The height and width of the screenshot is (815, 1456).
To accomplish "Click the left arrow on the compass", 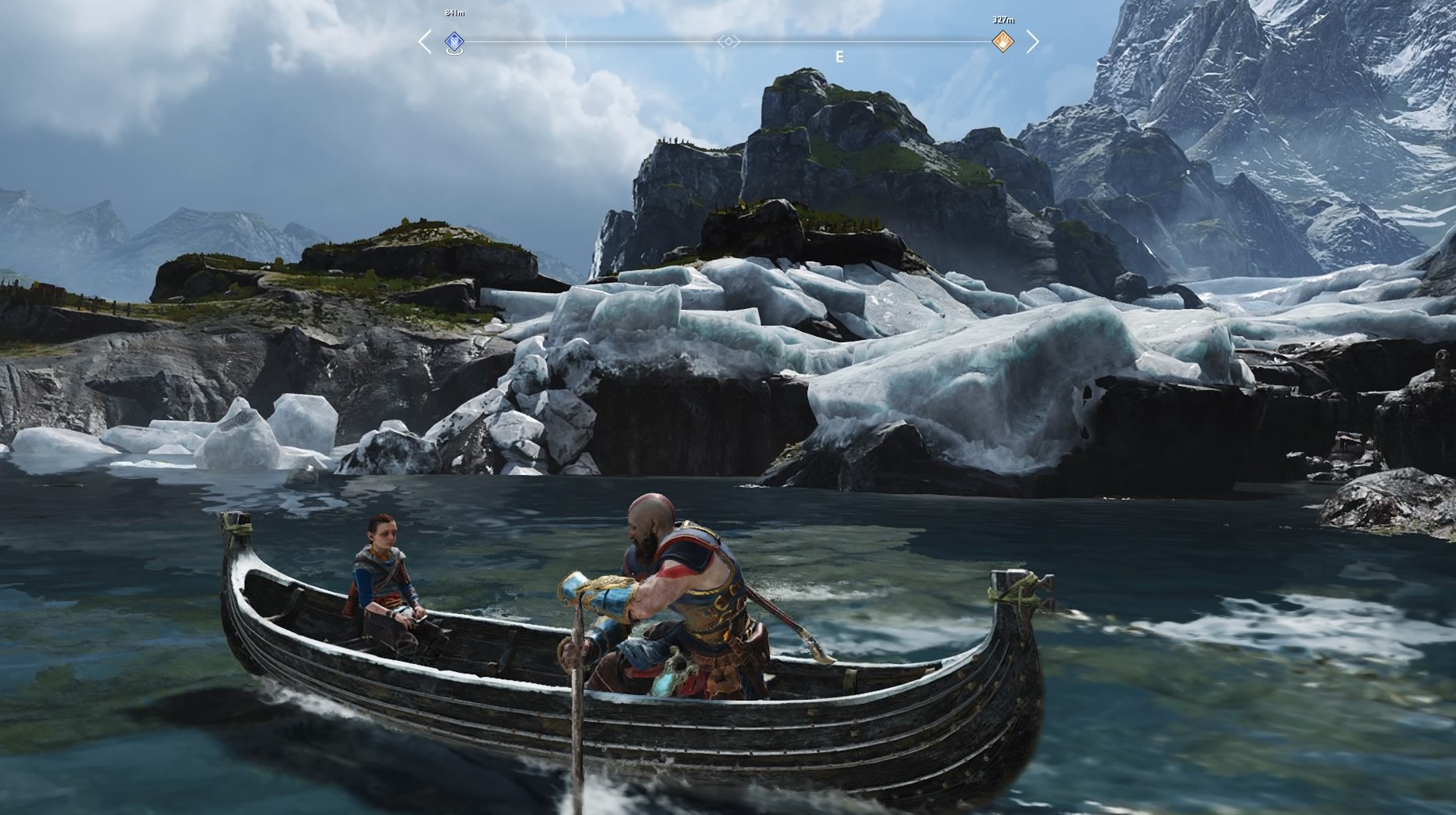I will point(425,41).
